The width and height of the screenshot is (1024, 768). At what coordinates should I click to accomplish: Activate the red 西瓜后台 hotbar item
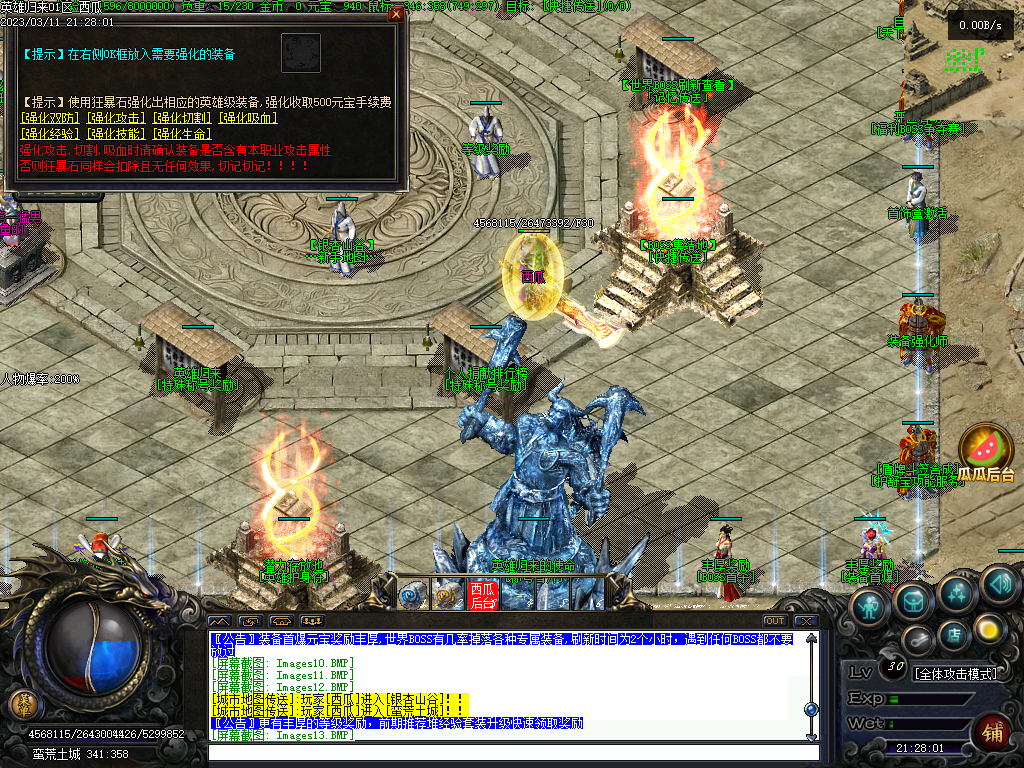point(482,595)
